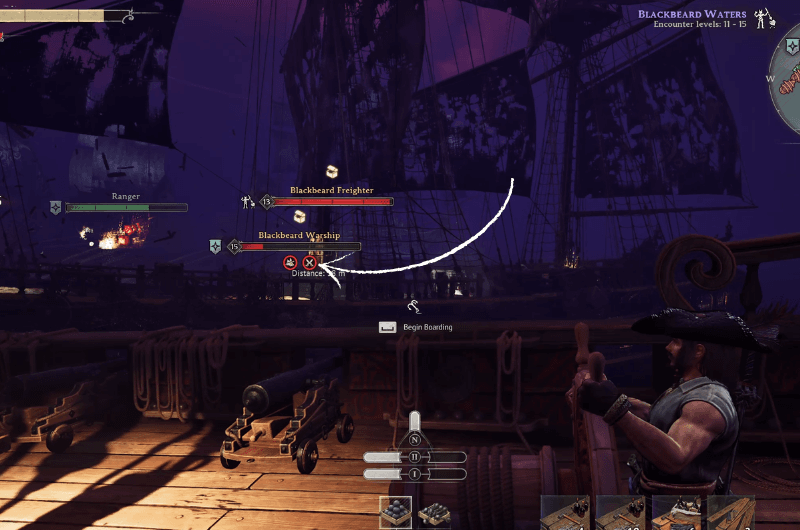Select the chain shot ammo slot
The image size is (800, 530).
point(435,514)
